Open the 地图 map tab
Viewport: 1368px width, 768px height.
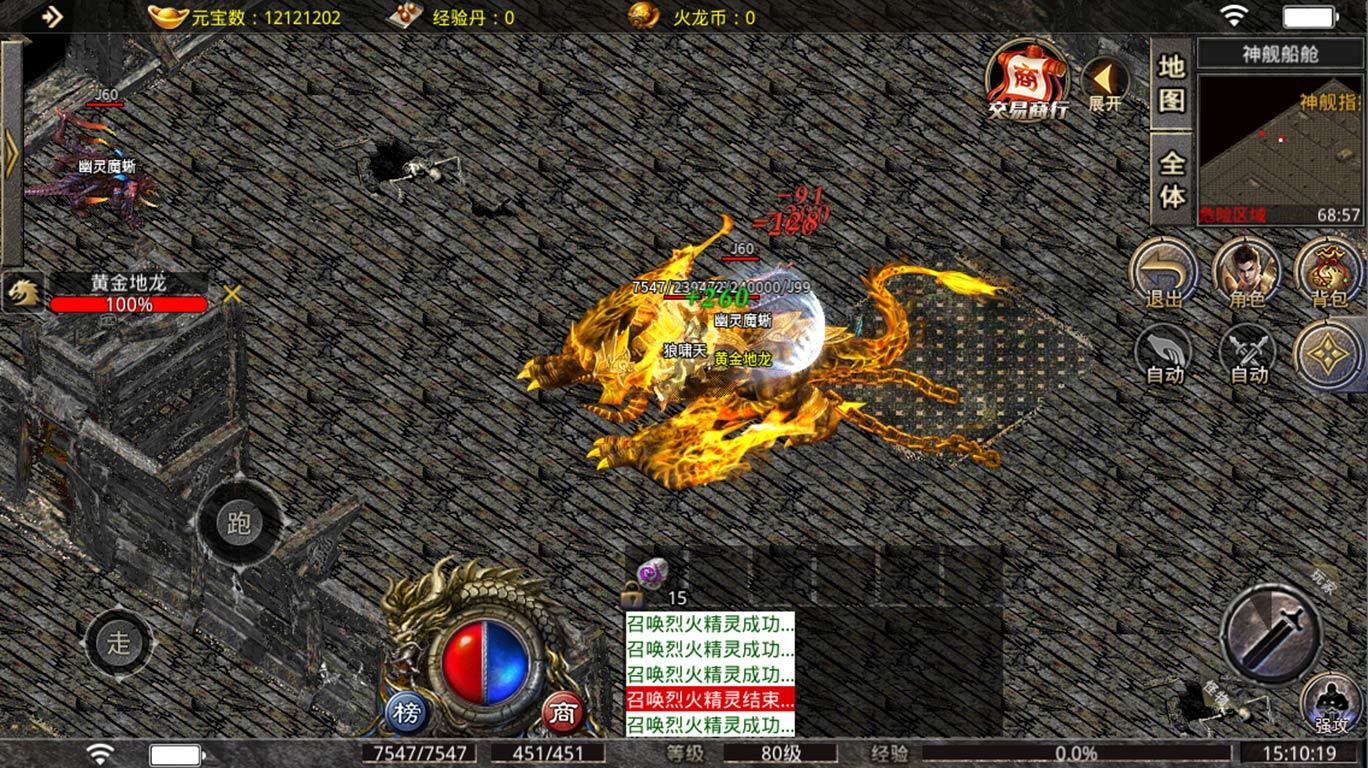click(x=1172, y=83)
